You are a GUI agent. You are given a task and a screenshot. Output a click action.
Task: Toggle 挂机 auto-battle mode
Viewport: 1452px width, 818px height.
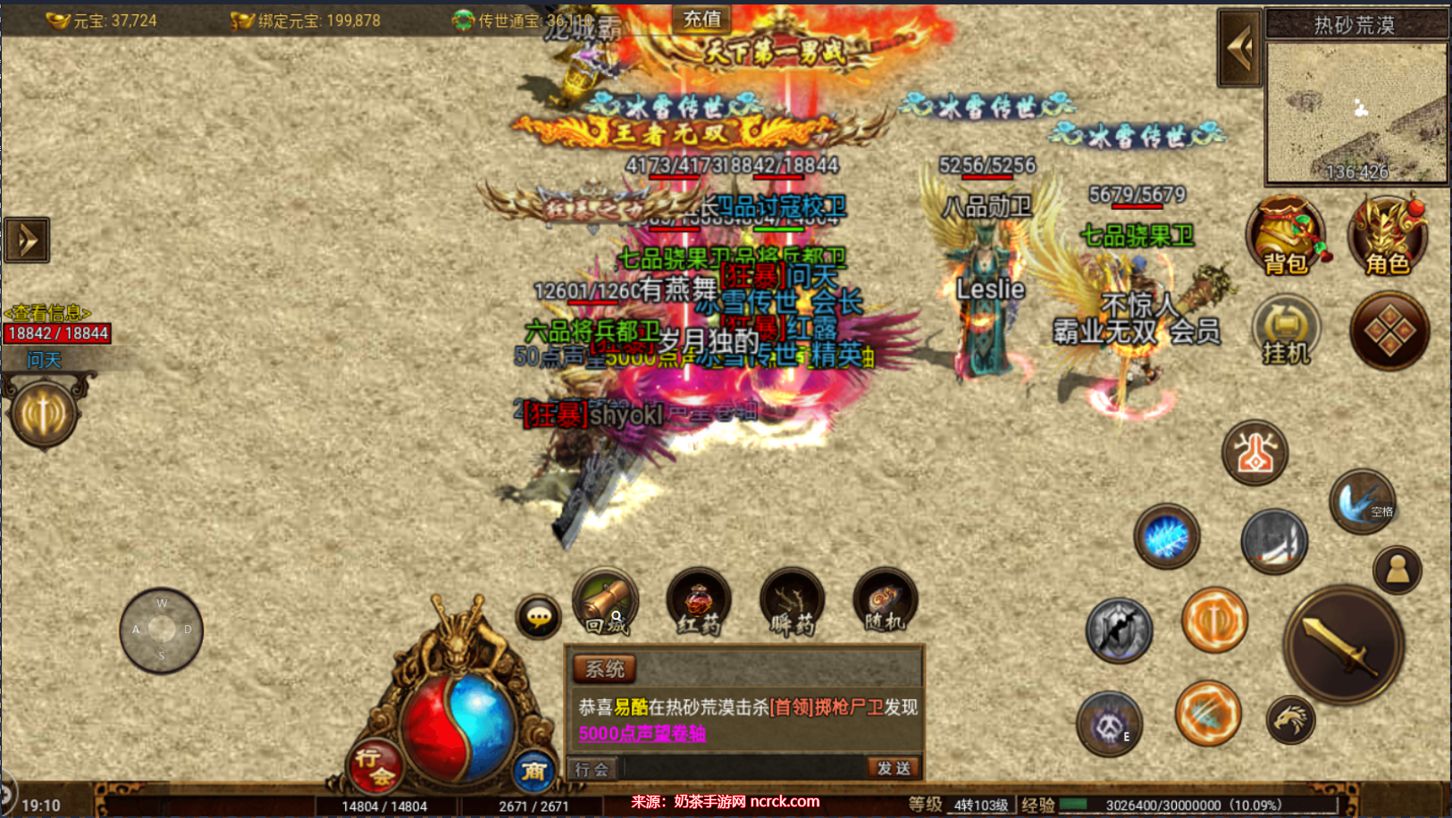coord(1286,329)
